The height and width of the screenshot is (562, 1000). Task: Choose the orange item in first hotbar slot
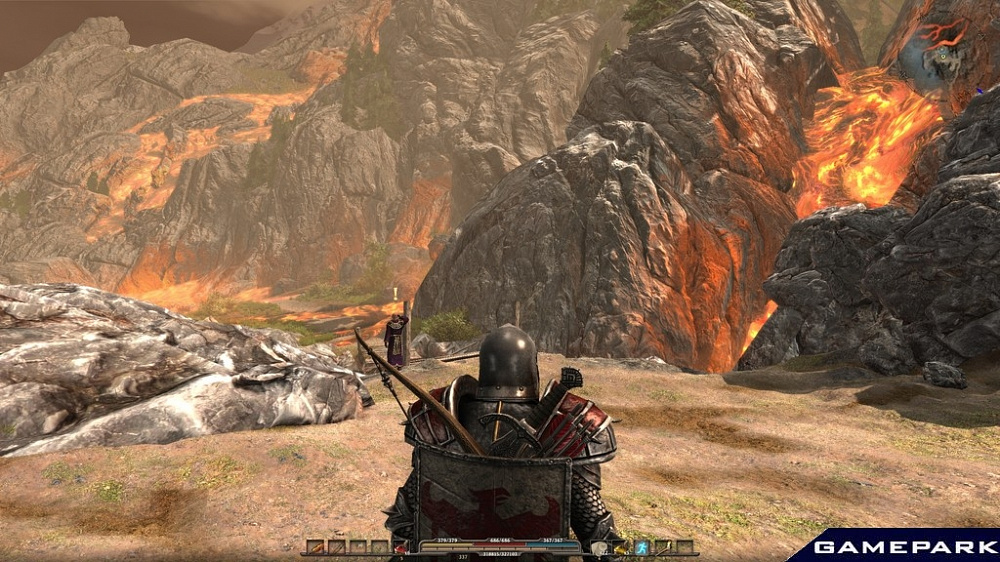[x=316, y=547]
